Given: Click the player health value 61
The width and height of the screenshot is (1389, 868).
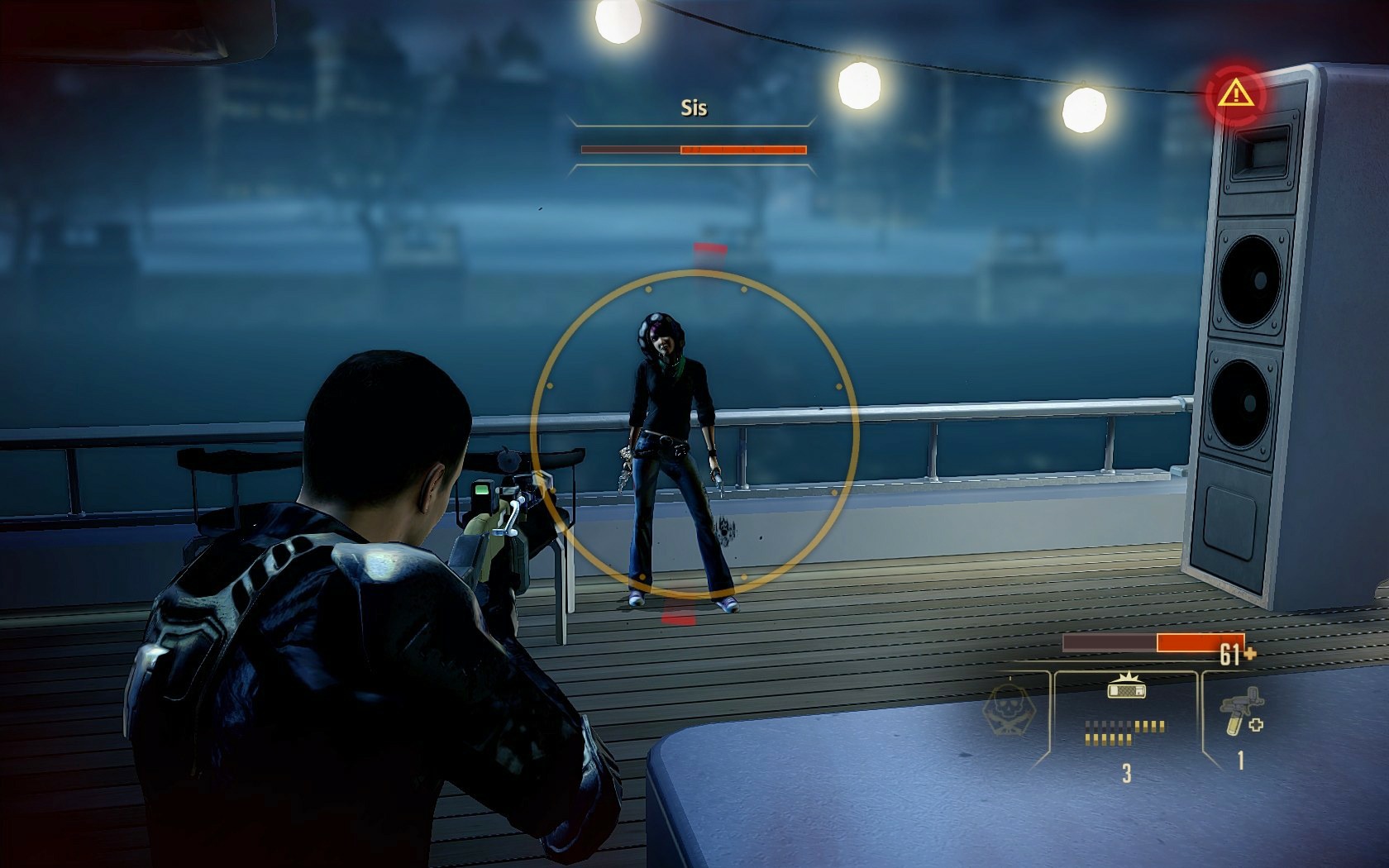Looking at the screenshot, I should click(x=1230, y=651).
